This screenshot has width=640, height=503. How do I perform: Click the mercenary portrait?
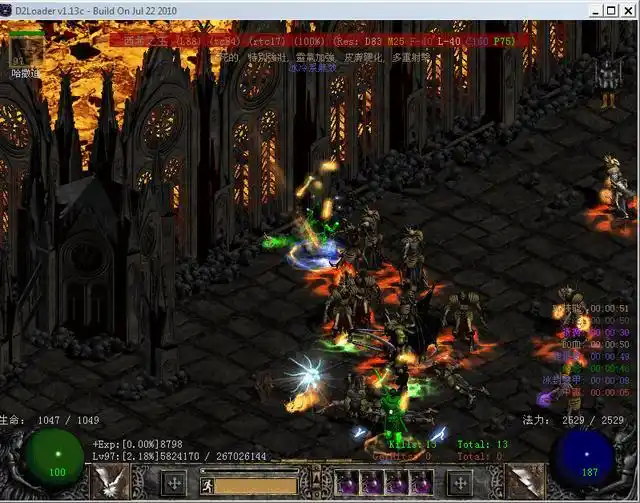(x=27, y=49)
